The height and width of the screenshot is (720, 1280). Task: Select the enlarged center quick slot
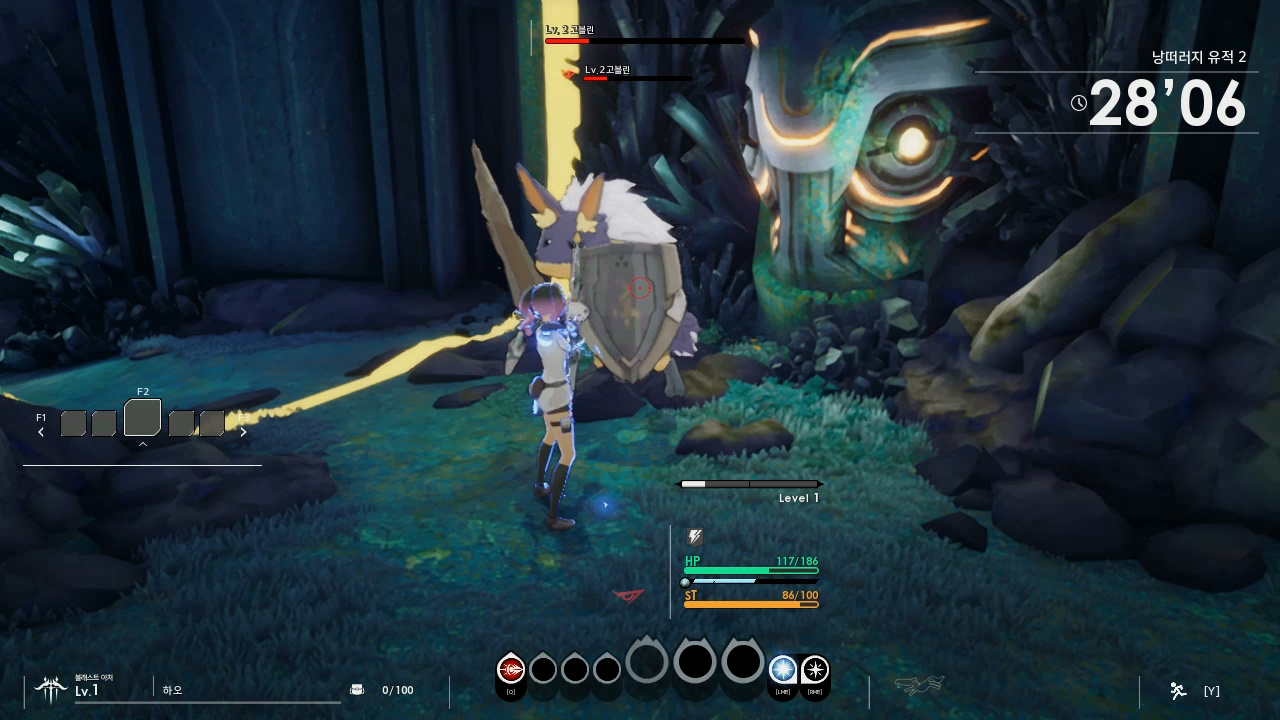142,419
